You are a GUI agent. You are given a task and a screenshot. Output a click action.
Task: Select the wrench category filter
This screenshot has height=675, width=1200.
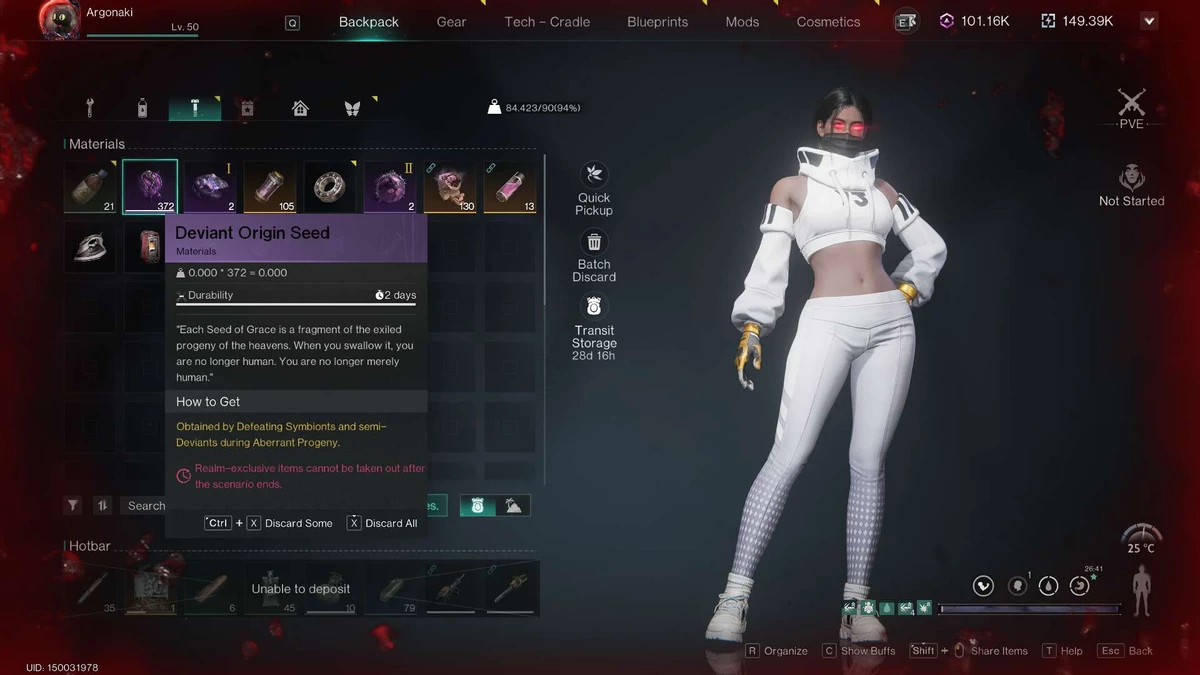point(90,108)
